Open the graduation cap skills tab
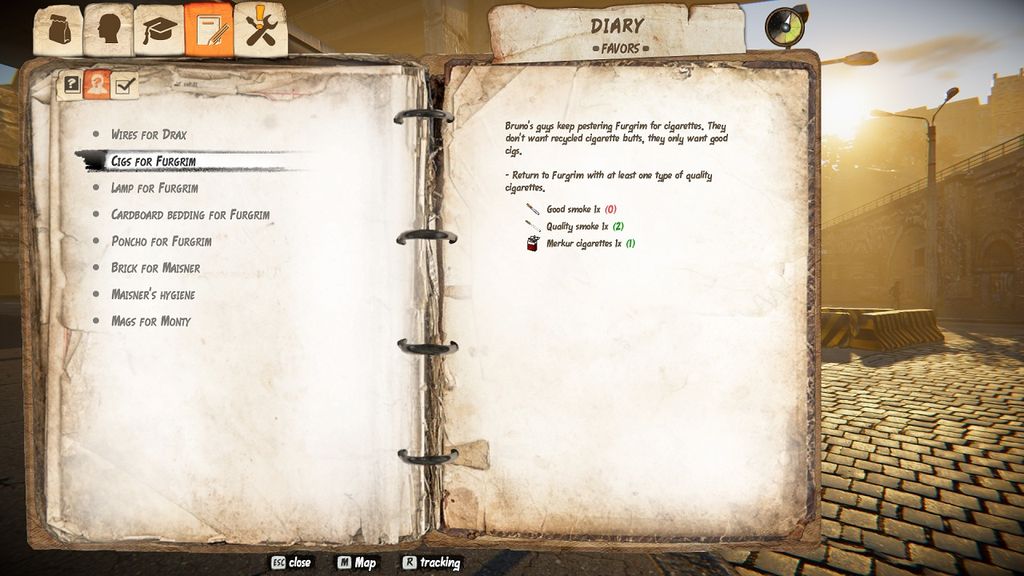The height and width of the screenshot is (576, 1024). (158, 31)
